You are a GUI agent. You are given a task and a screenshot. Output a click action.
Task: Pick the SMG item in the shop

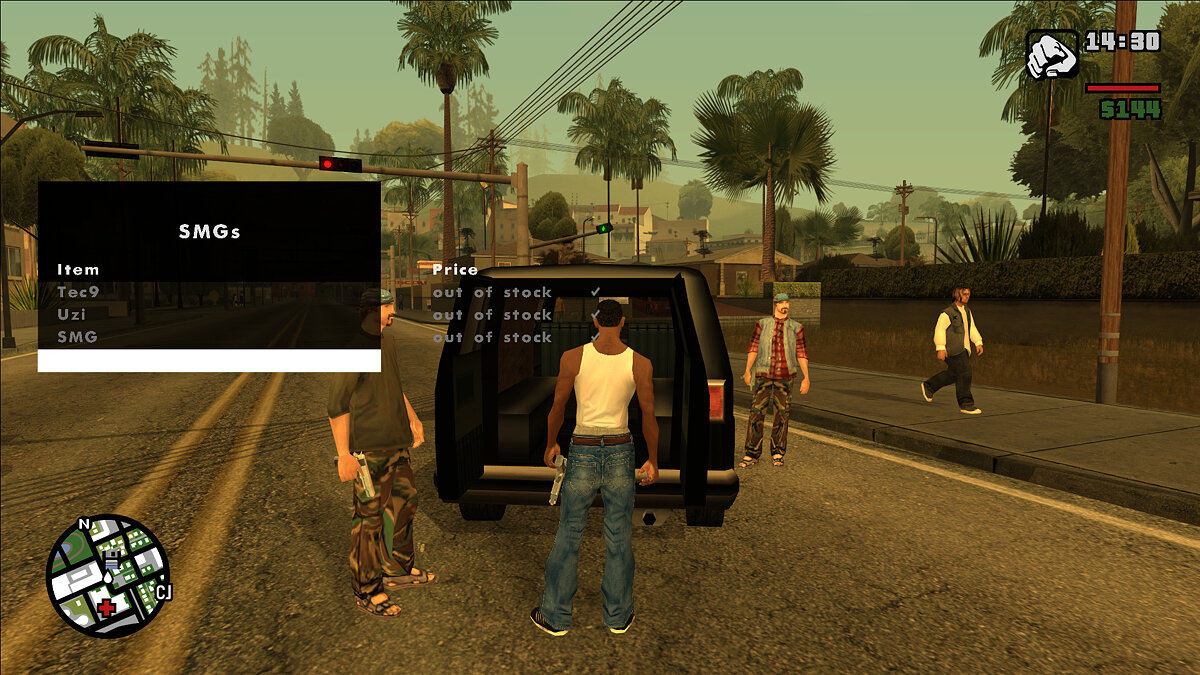pyautogui.click(x=77, y=337)
